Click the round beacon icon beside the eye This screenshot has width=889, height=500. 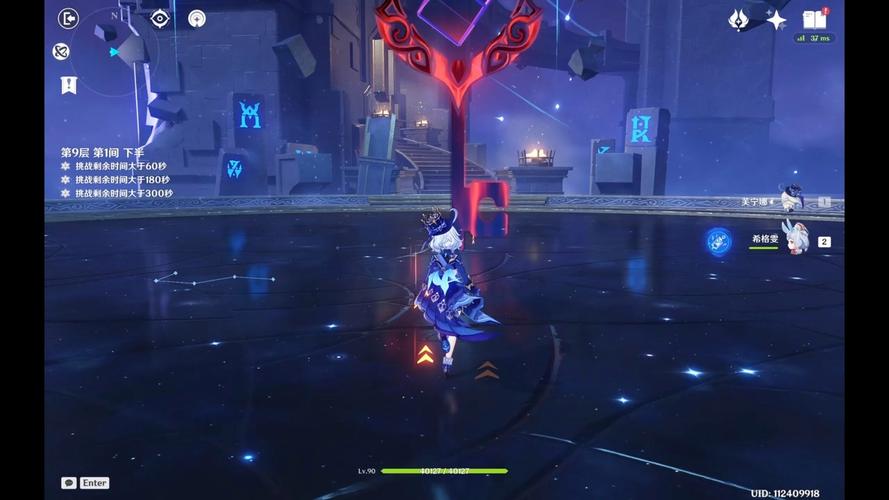[197, 18]
